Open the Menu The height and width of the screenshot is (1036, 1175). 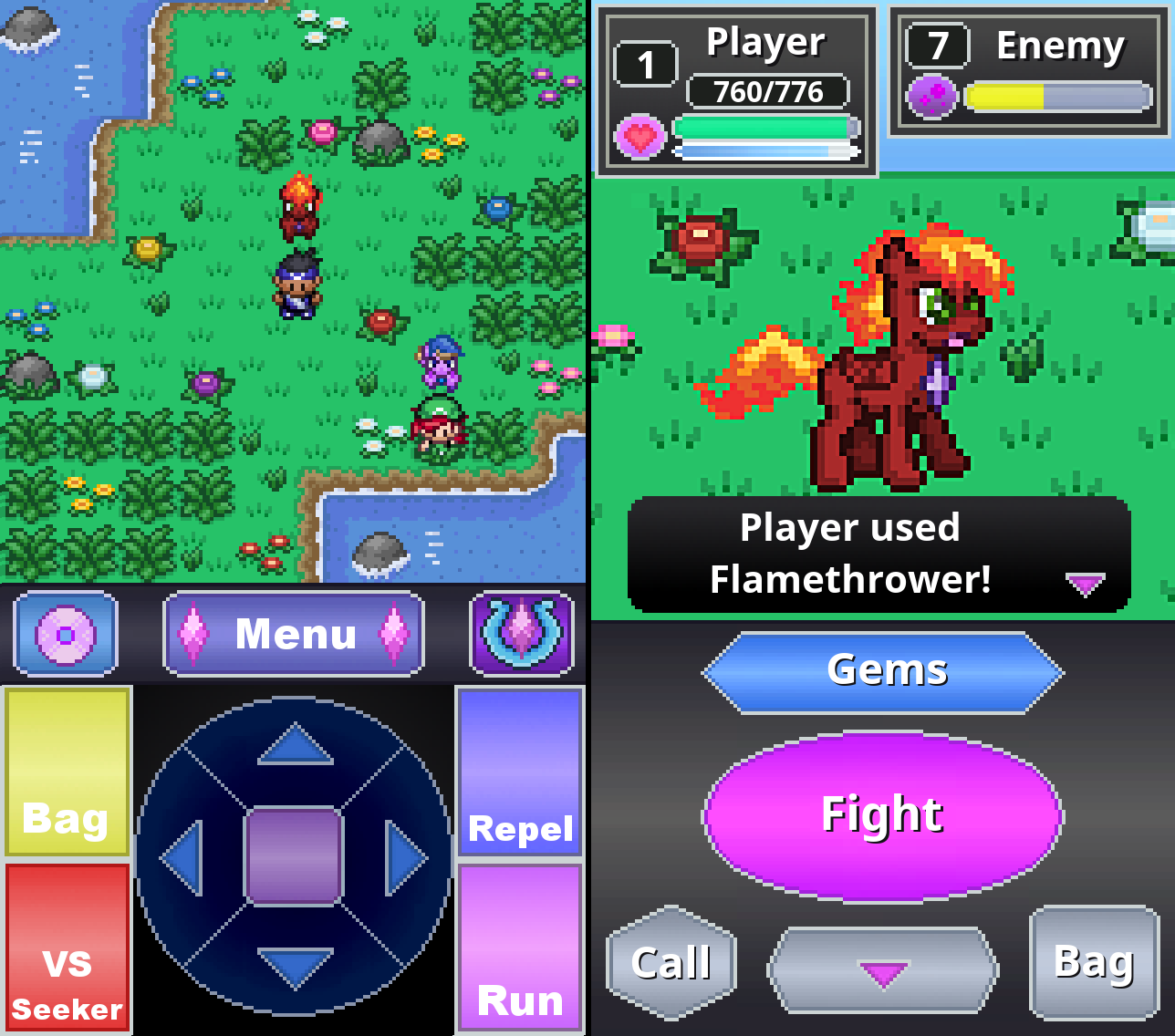pos(294,633)
